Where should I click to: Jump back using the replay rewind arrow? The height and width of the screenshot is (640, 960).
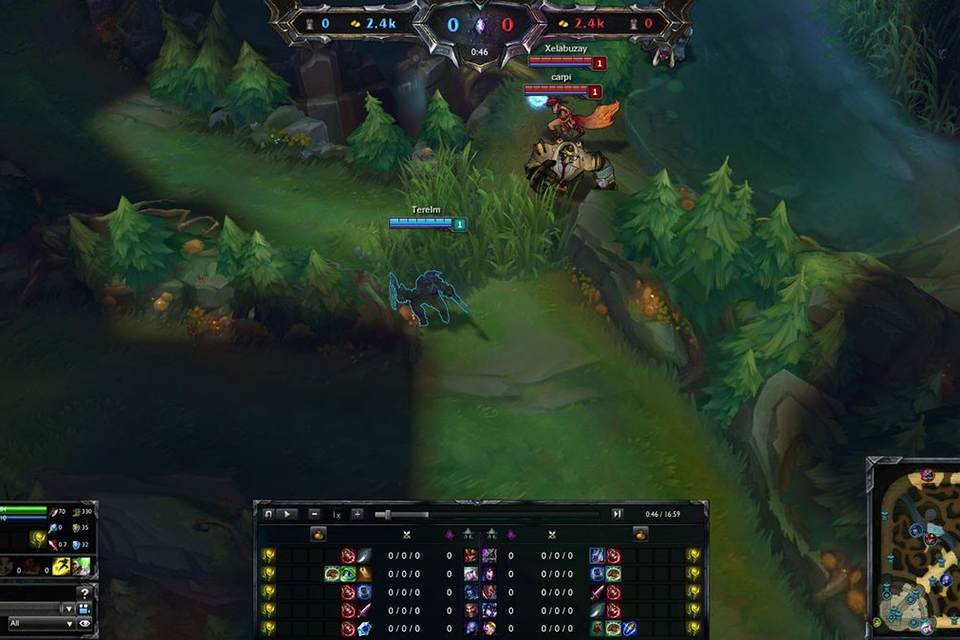point(268,514)
